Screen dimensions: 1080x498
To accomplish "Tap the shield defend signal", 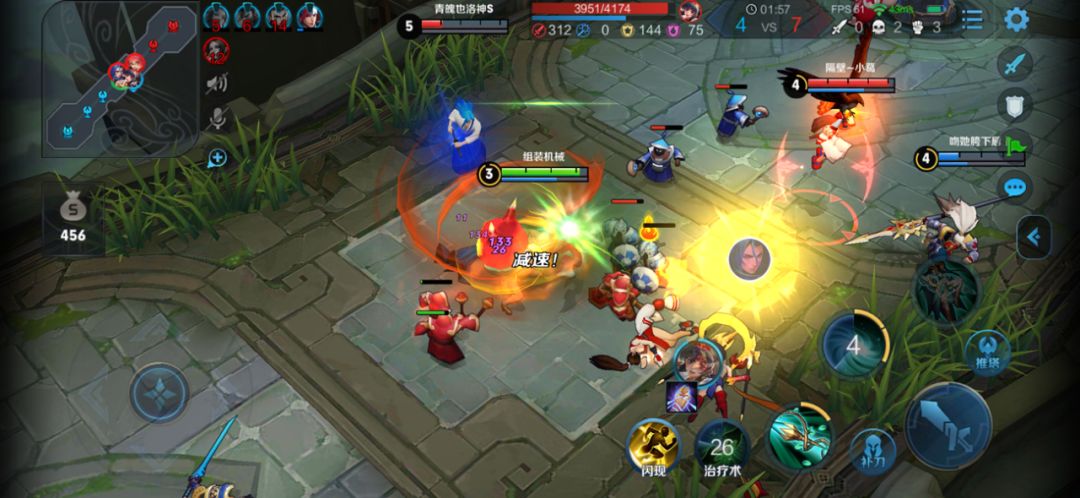I will 1015,105.
